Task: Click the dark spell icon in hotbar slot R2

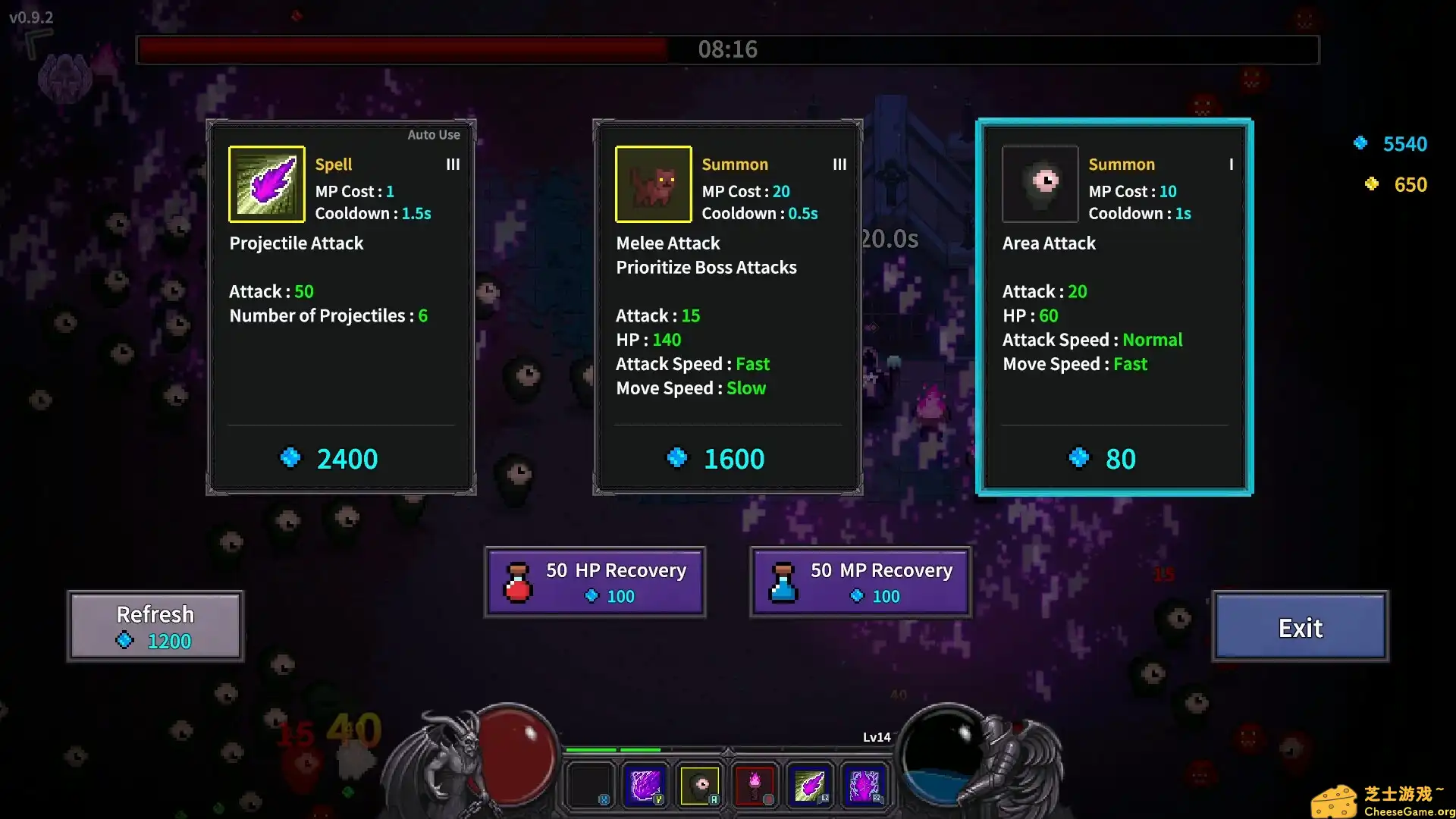Action: 864,785
